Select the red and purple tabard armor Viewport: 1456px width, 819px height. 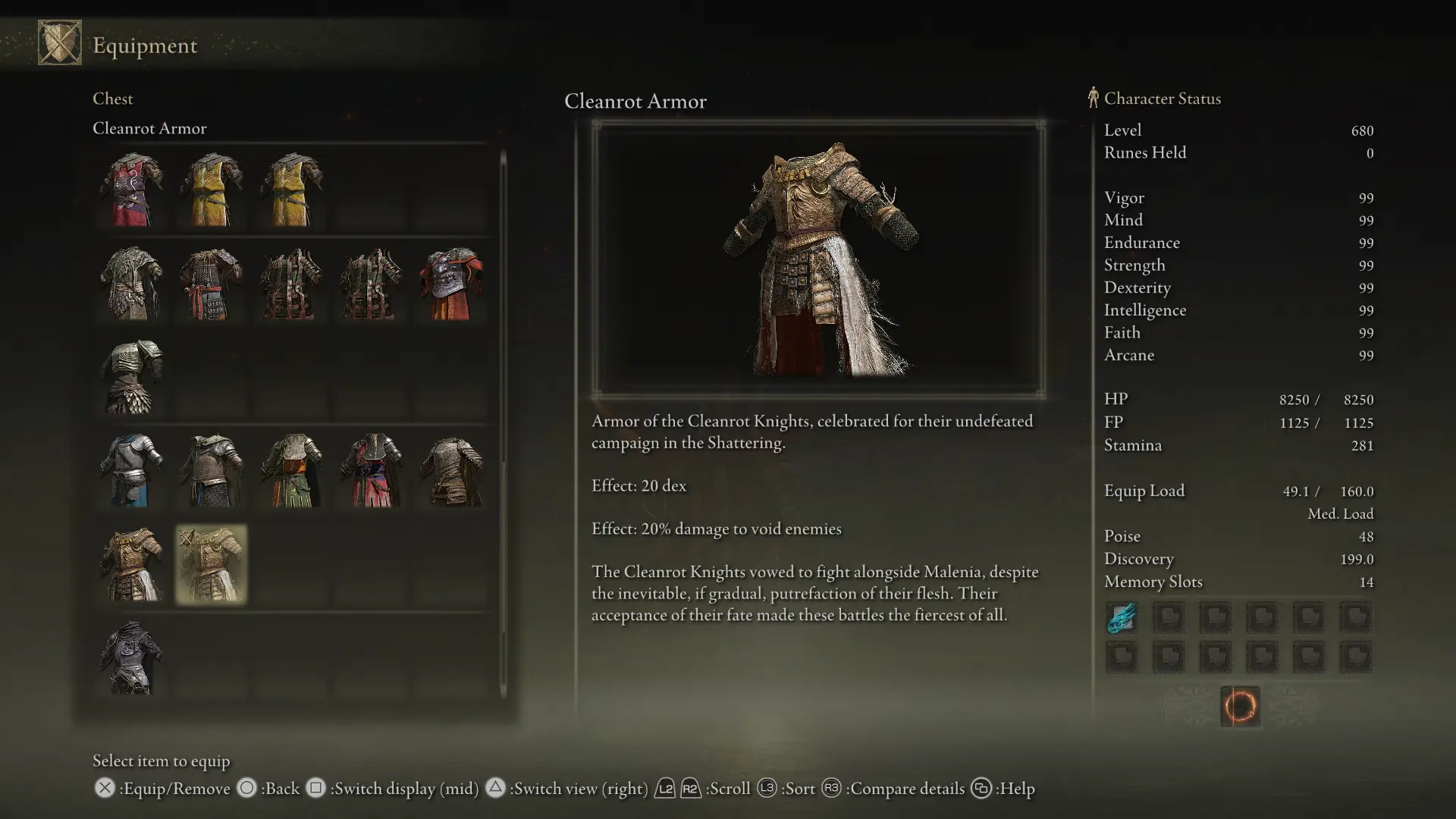132,190
